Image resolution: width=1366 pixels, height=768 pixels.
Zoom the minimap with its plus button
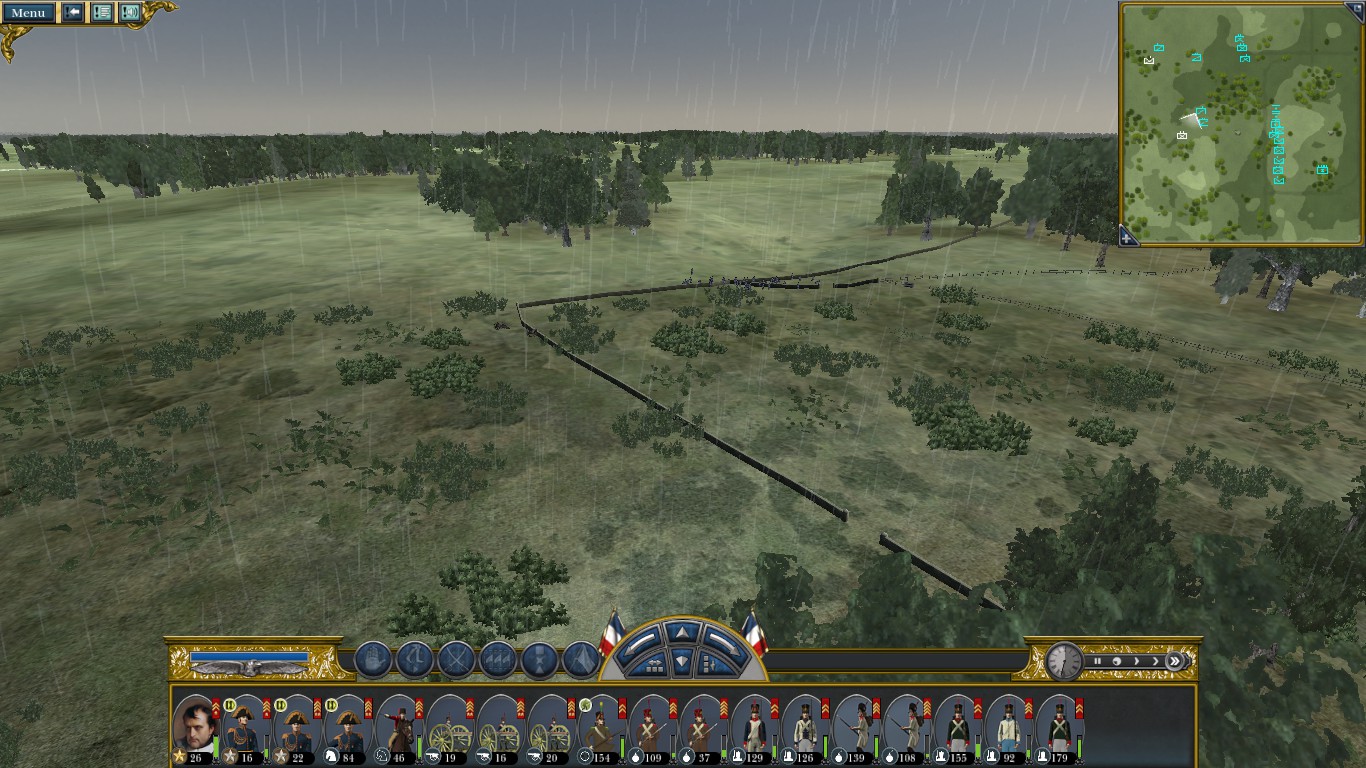(x=1128, y=238)
